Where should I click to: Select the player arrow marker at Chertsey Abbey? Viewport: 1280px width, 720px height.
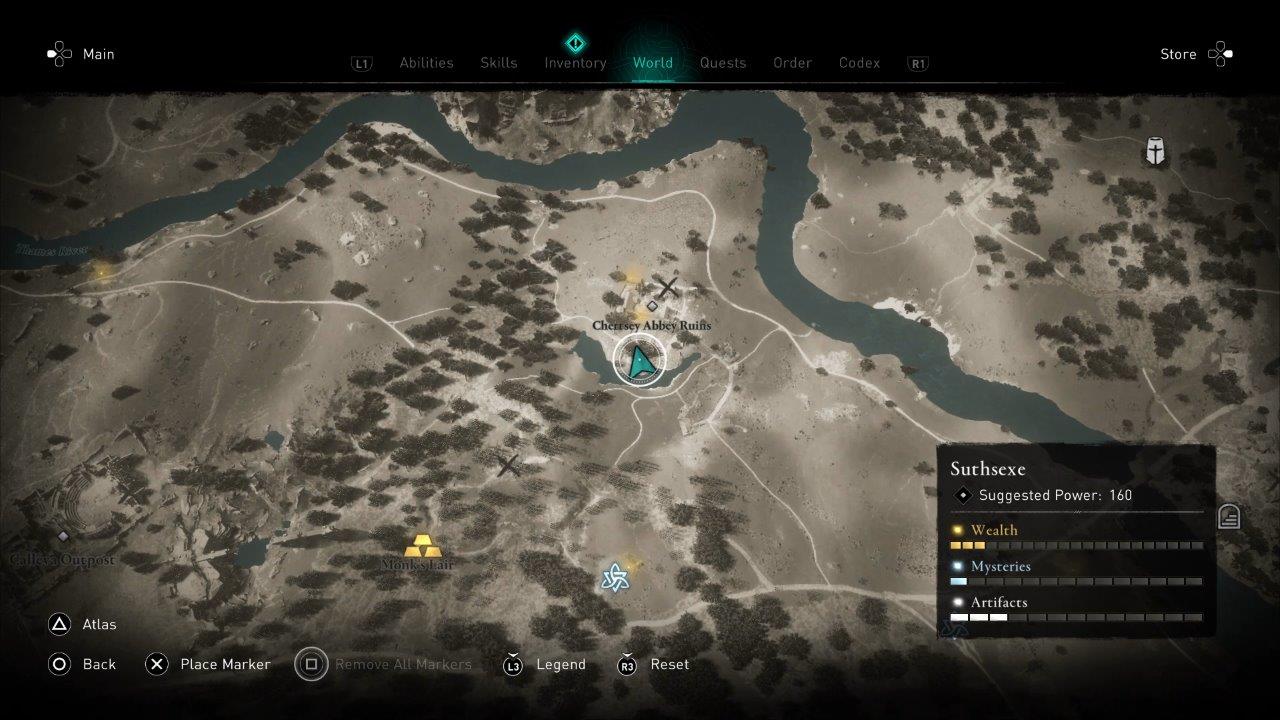point(639,361)
